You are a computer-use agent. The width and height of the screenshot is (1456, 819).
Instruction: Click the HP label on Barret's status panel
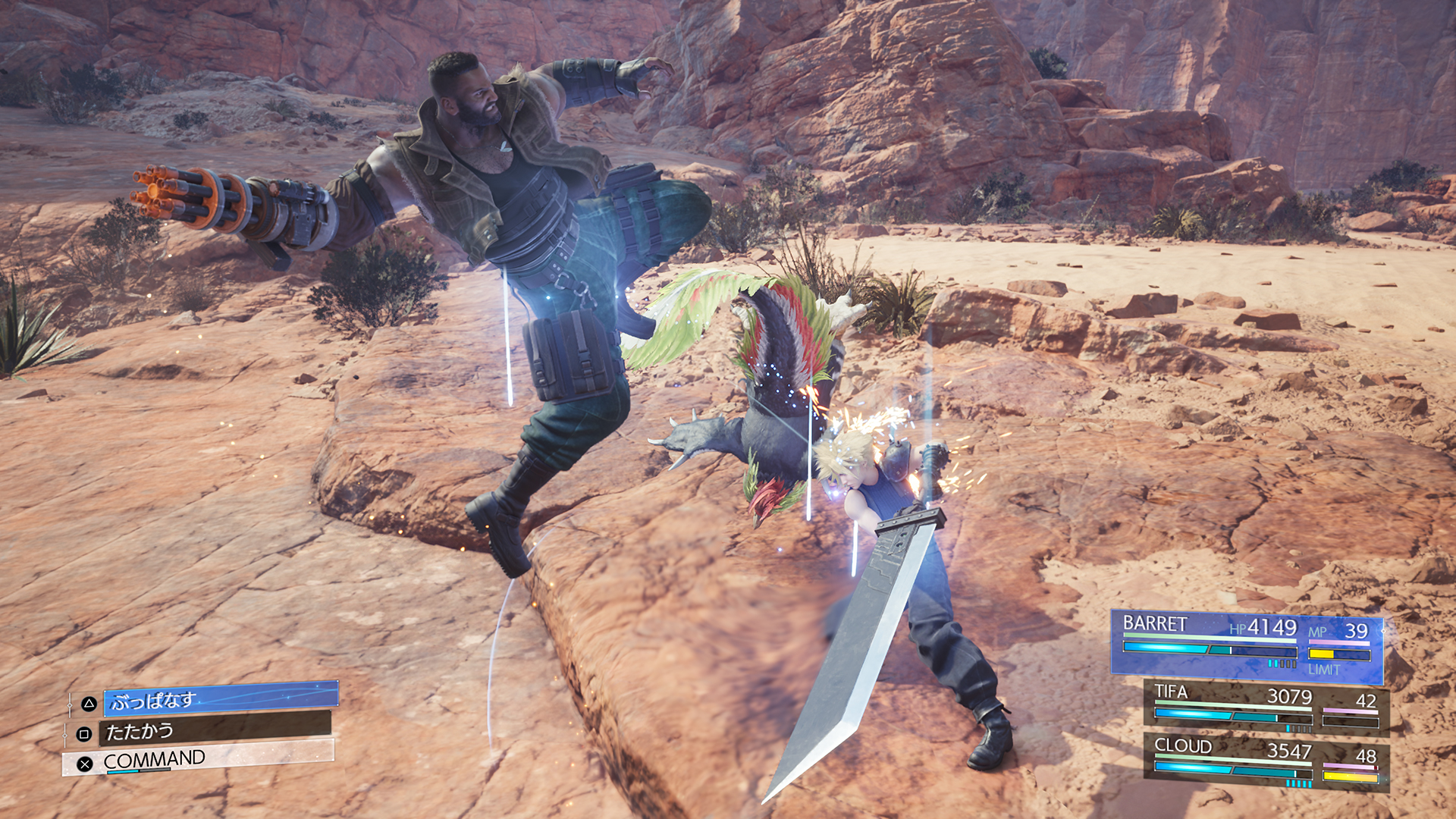tap(1238, 628)
